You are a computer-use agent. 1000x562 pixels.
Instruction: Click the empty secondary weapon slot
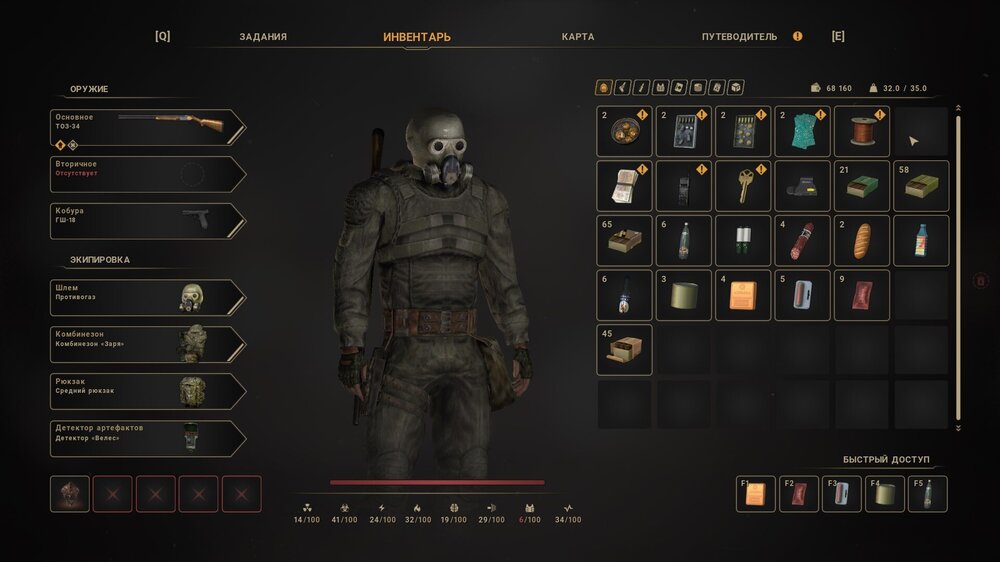147,174
